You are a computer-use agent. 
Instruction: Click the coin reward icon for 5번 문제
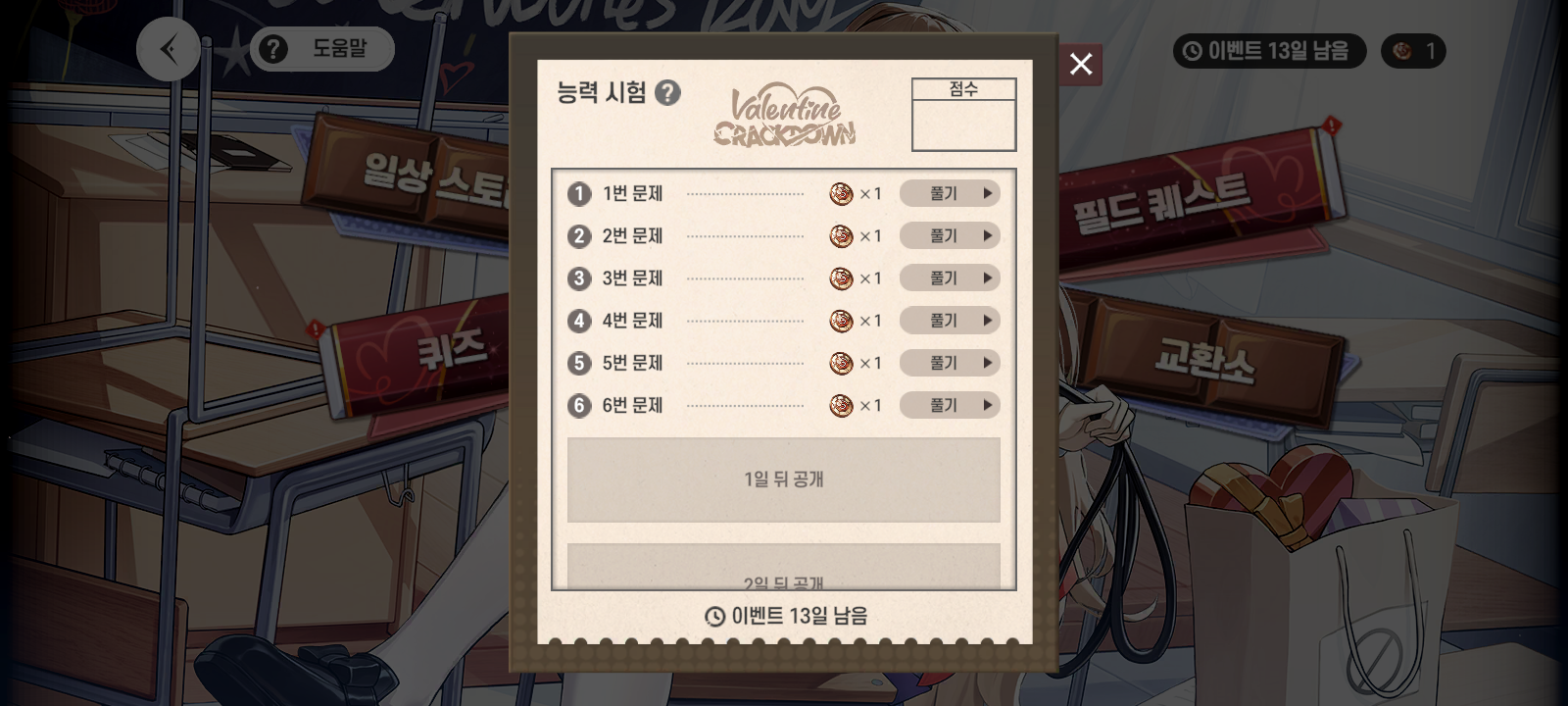pyautogui.click(x=841, y=363)
